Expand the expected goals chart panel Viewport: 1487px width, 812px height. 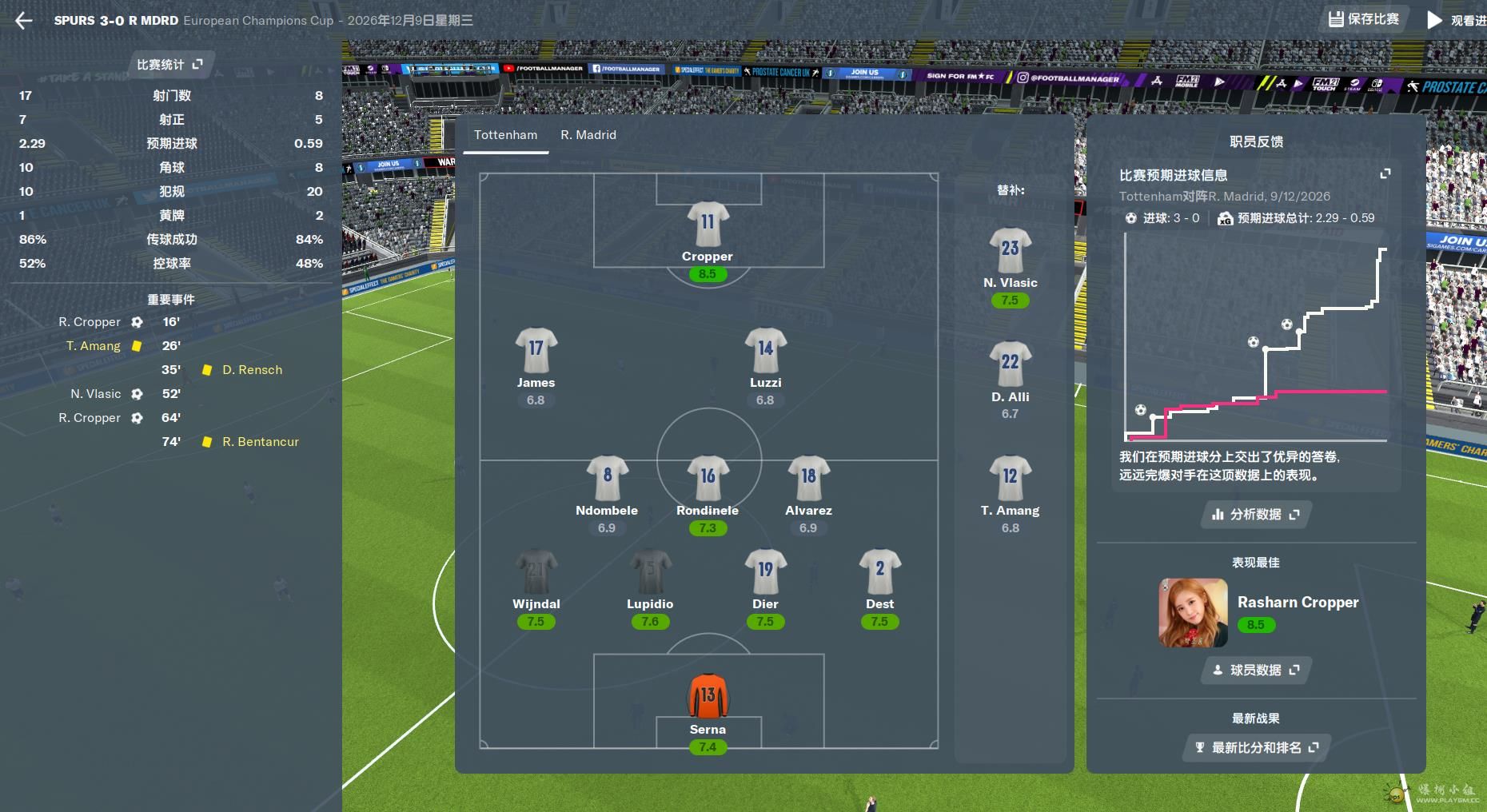point(1385,174)
